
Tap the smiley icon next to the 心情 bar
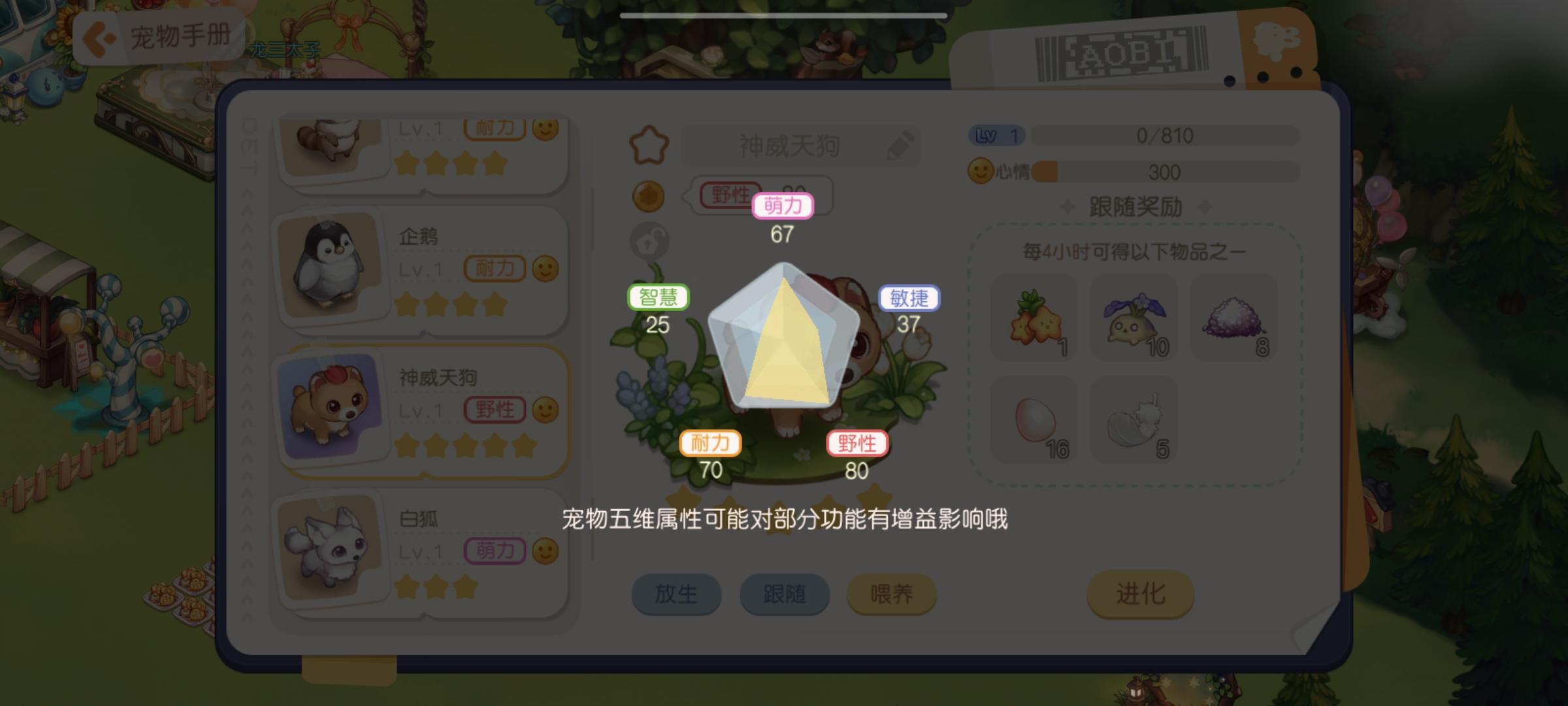(x=981, y=171)
